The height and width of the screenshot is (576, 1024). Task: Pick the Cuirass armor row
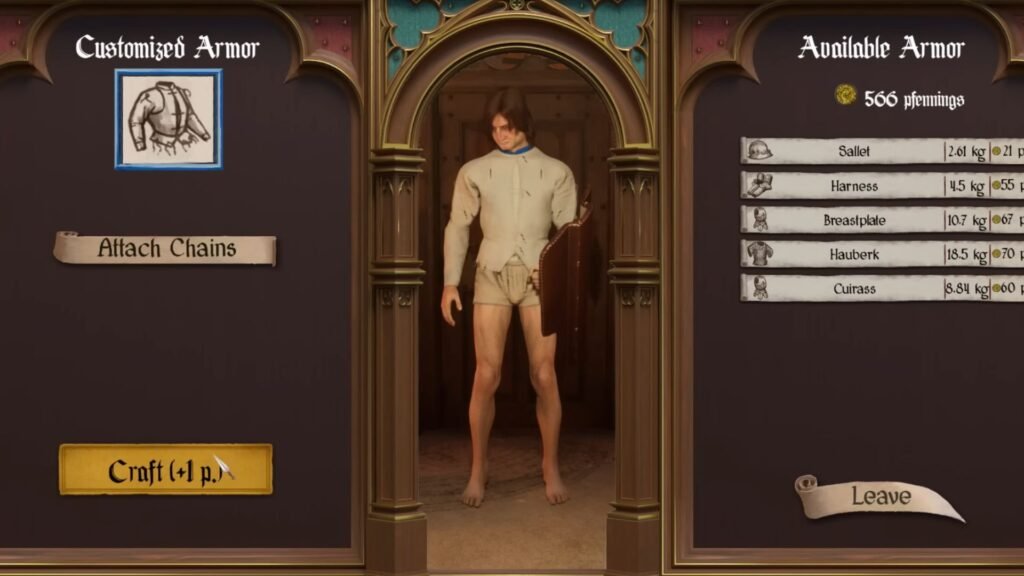point(854,288)
